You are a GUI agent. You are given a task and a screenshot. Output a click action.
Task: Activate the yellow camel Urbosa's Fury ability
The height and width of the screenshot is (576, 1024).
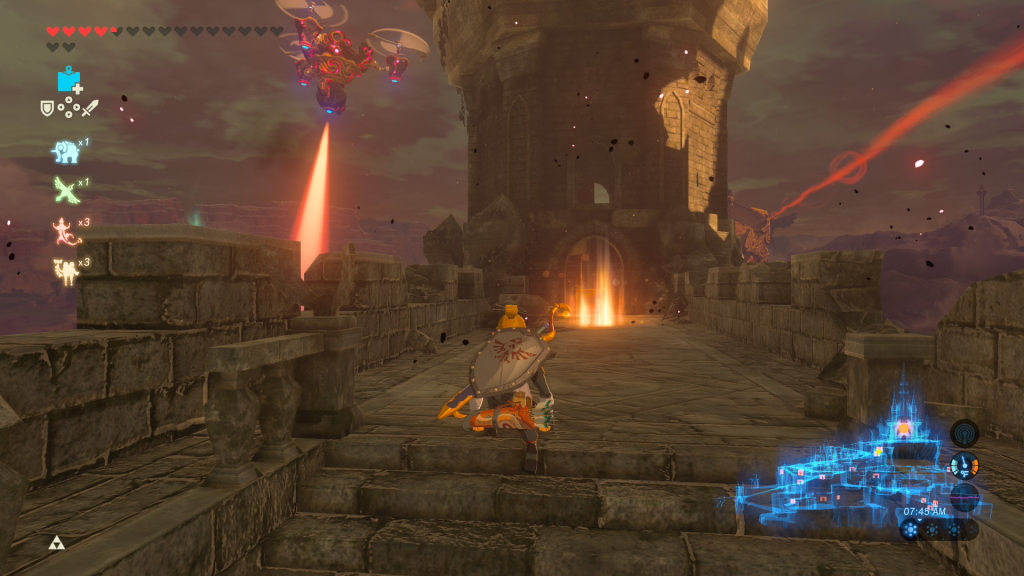click(66, 270)
